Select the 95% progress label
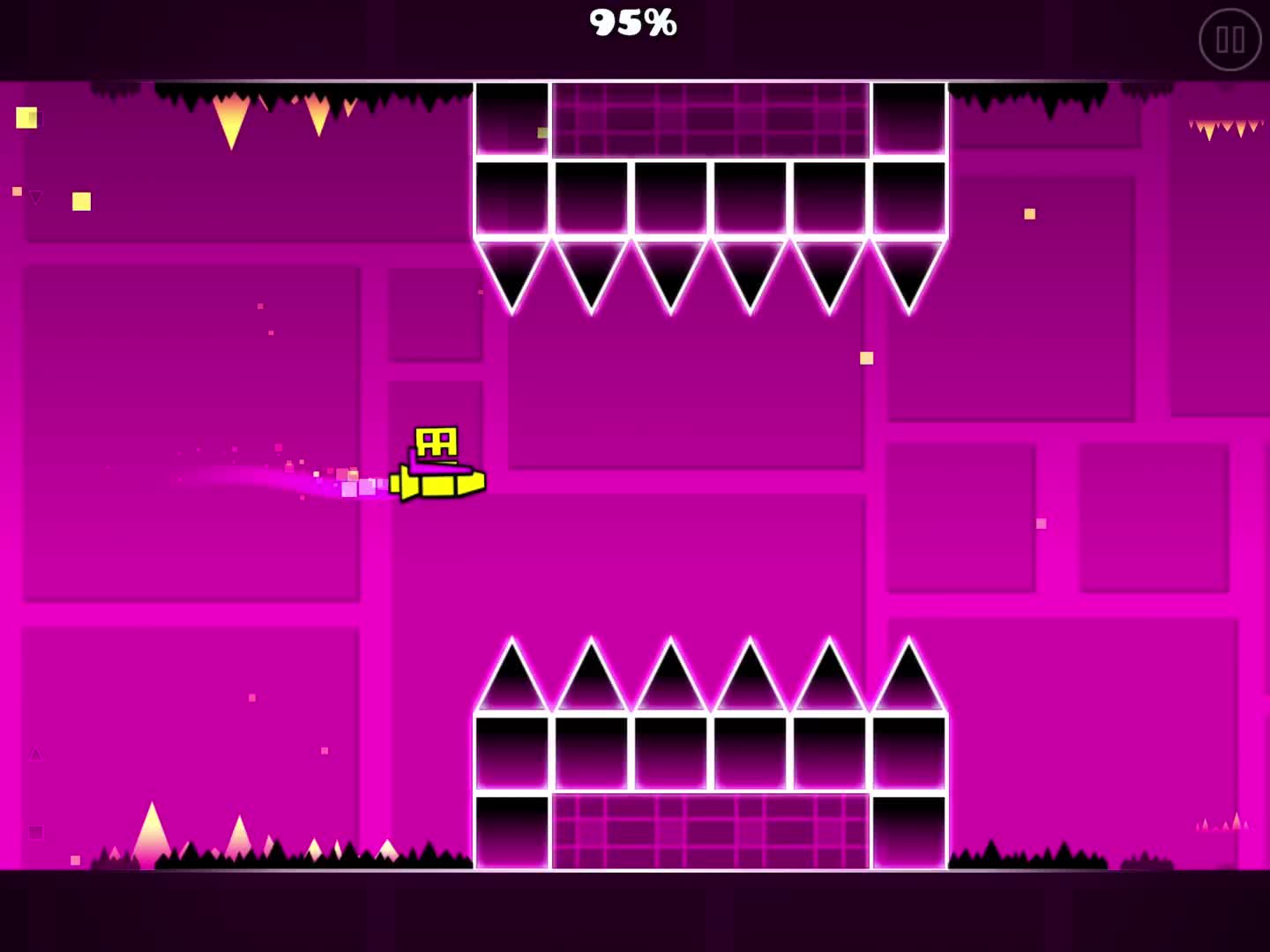This screenshot has height=952, width=1270. 633,23
